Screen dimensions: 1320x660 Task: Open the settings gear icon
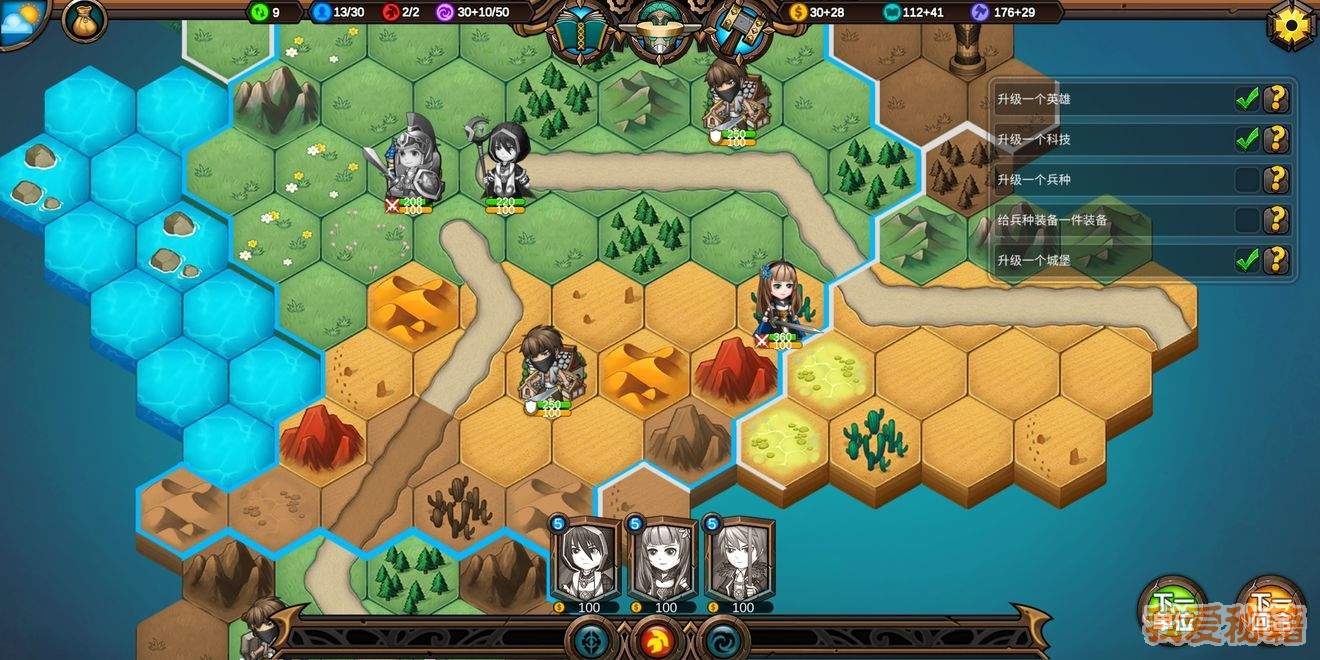(1291, 23)
